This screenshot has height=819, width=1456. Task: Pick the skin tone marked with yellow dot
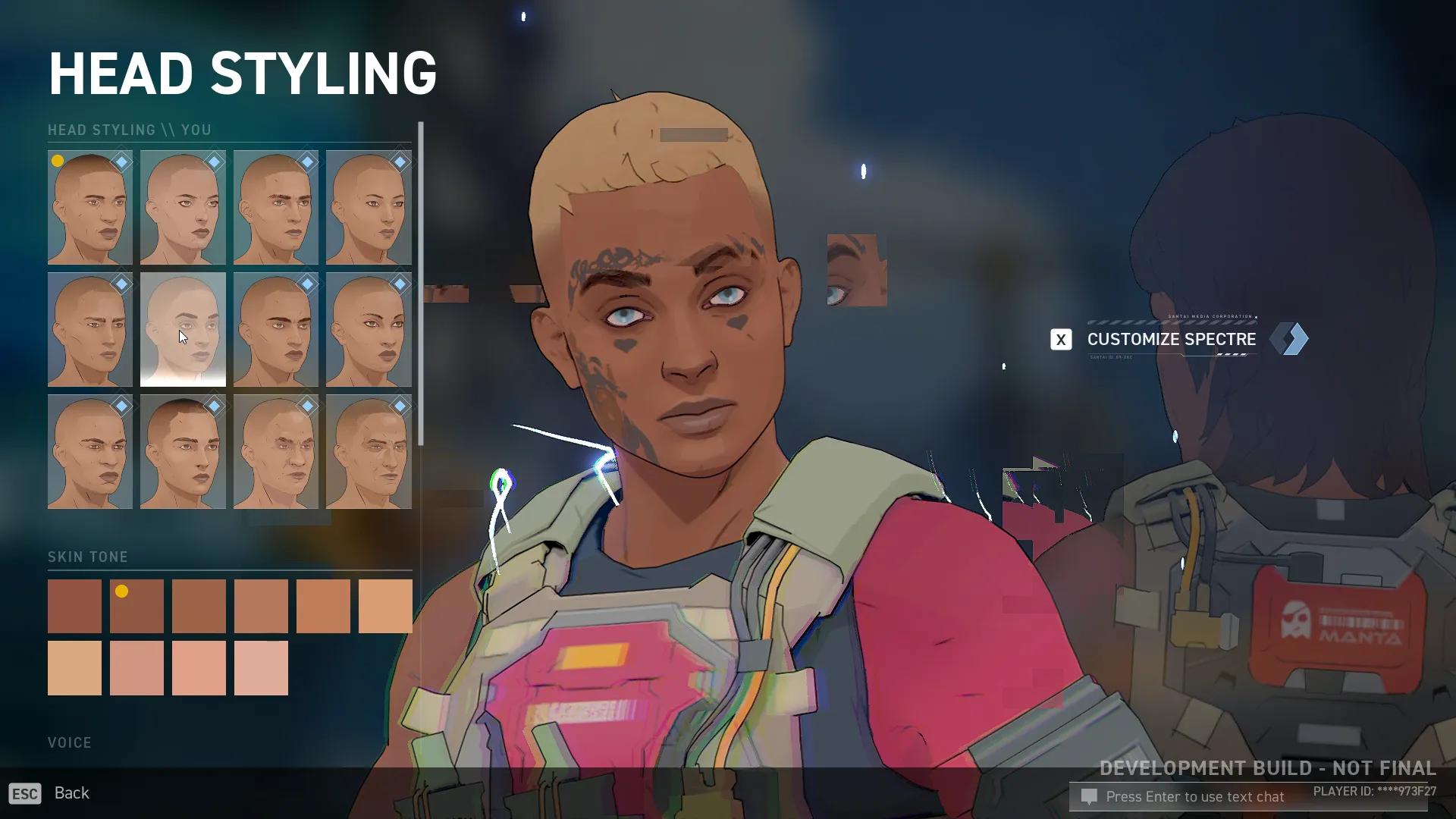[136, 606]
